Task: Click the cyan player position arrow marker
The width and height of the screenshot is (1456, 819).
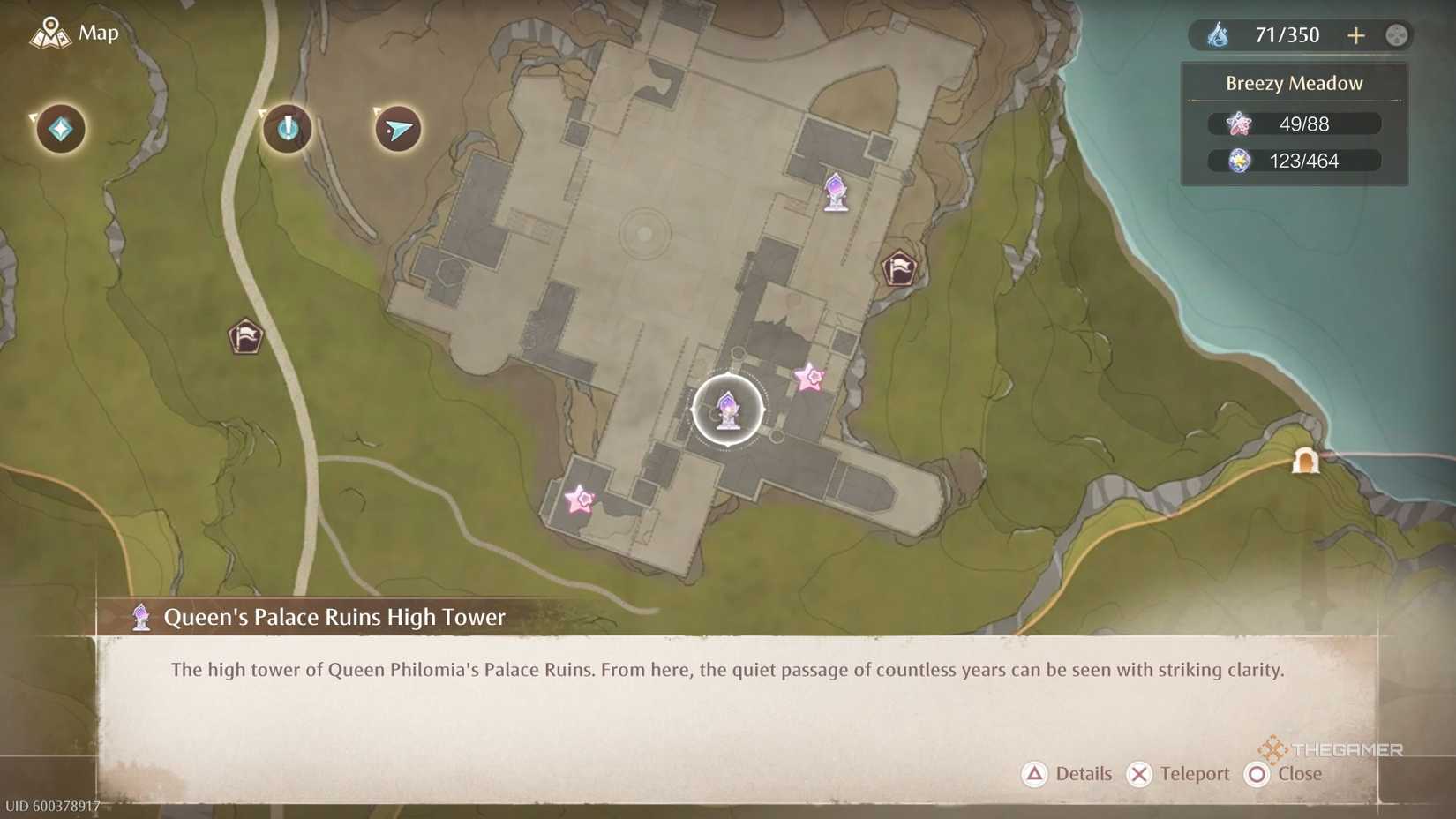Action: coord(396,129)
